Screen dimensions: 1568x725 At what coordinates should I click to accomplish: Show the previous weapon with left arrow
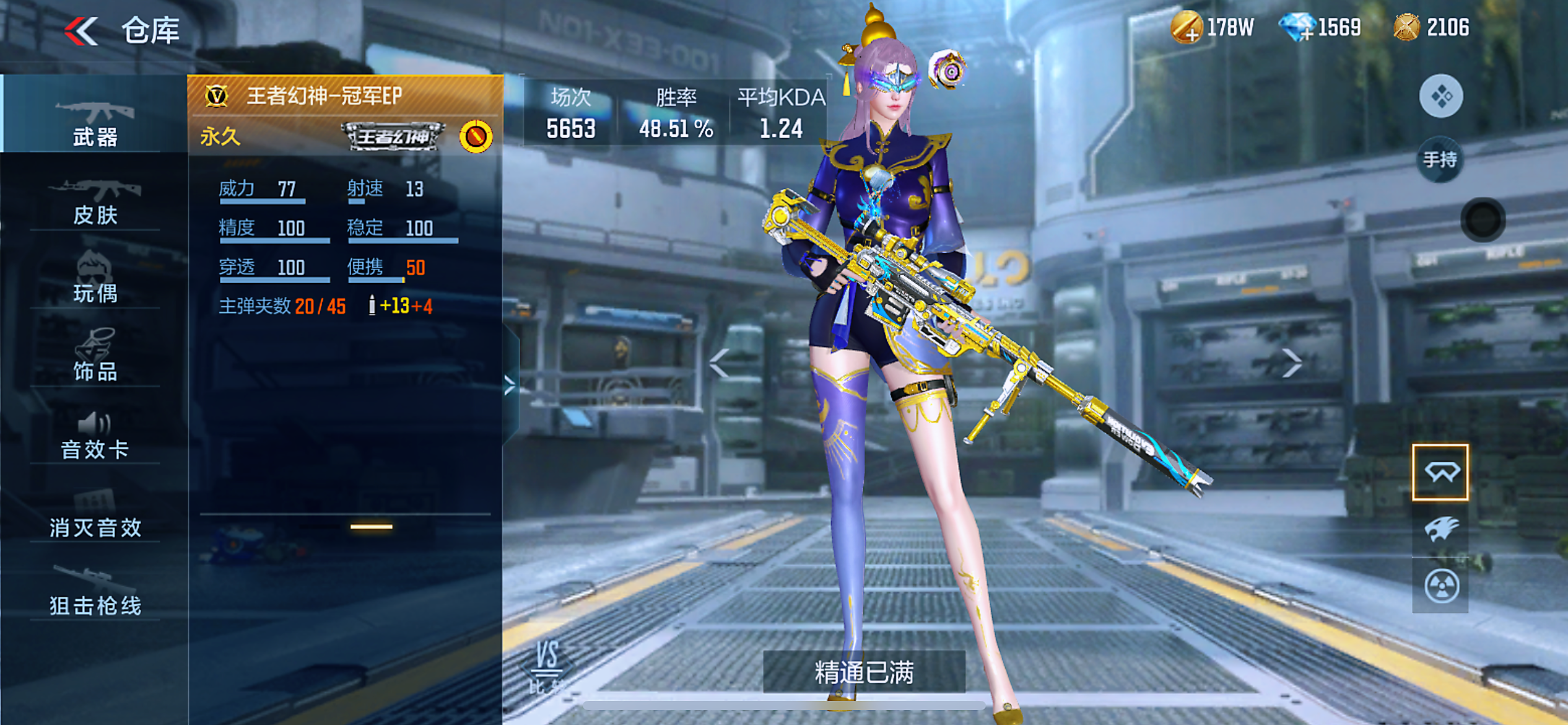point(719,362)
